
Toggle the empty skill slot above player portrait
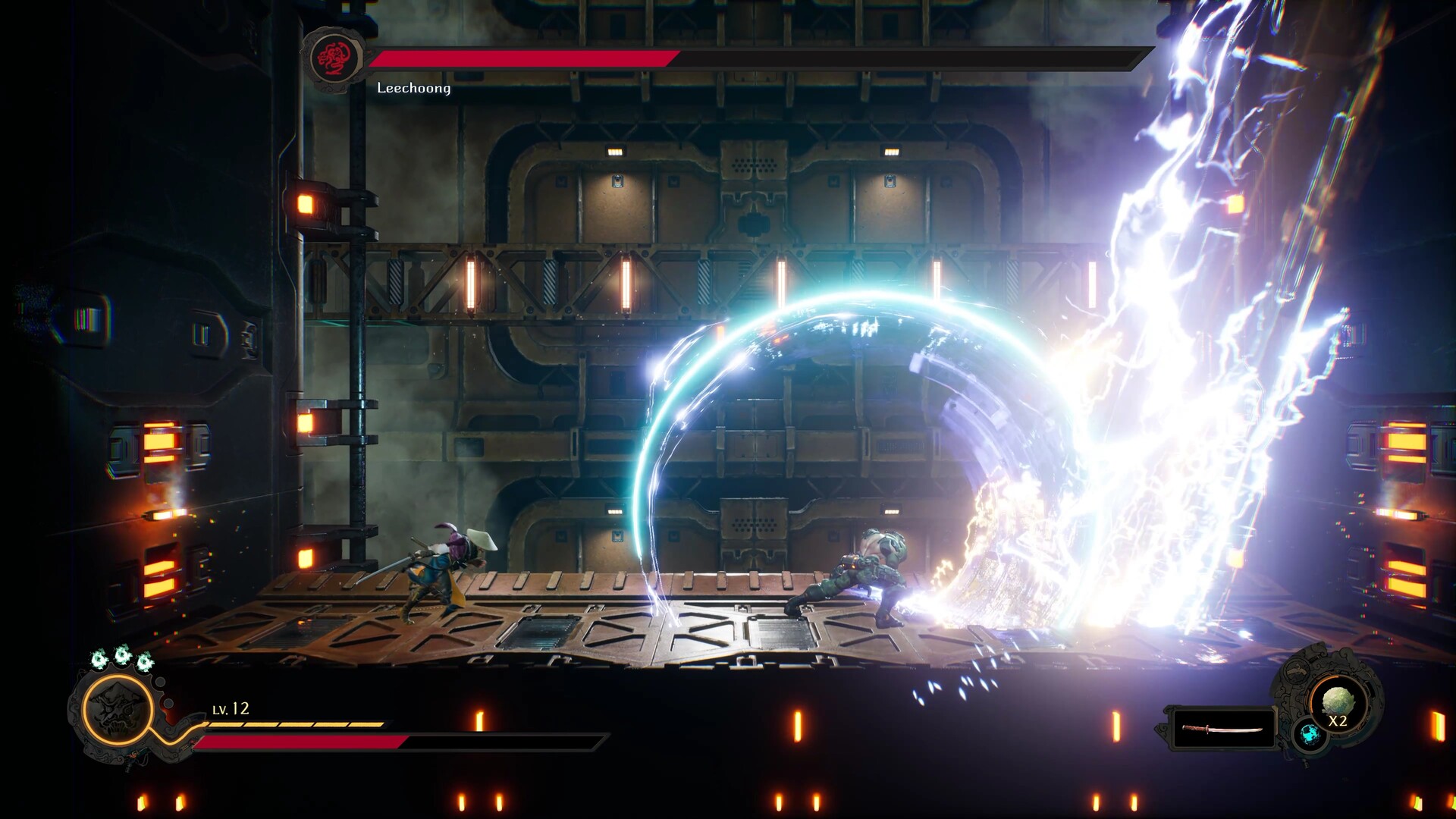point(159,682)
